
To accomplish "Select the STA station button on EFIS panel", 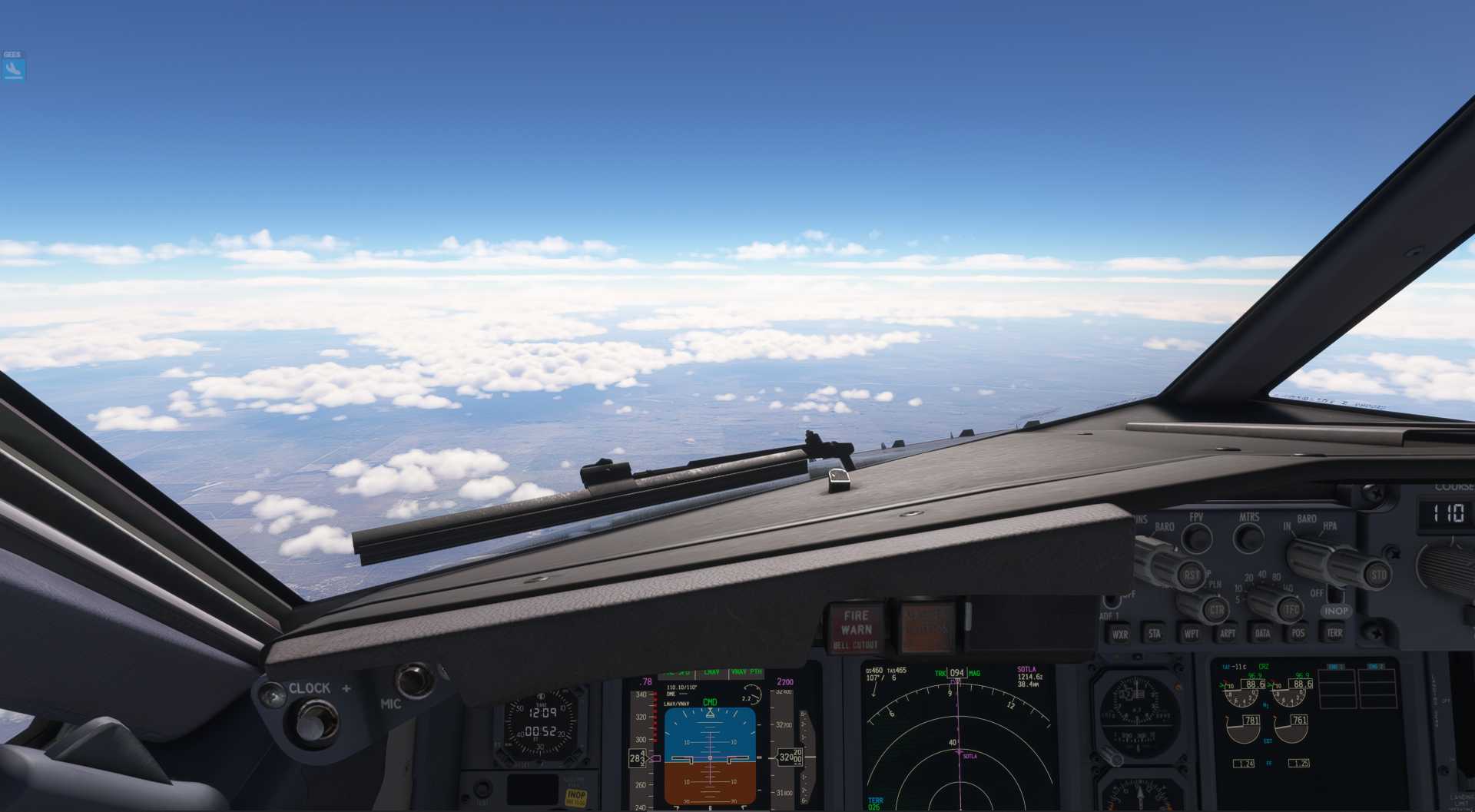I will pyautogui.click(x=1155, y=634).
